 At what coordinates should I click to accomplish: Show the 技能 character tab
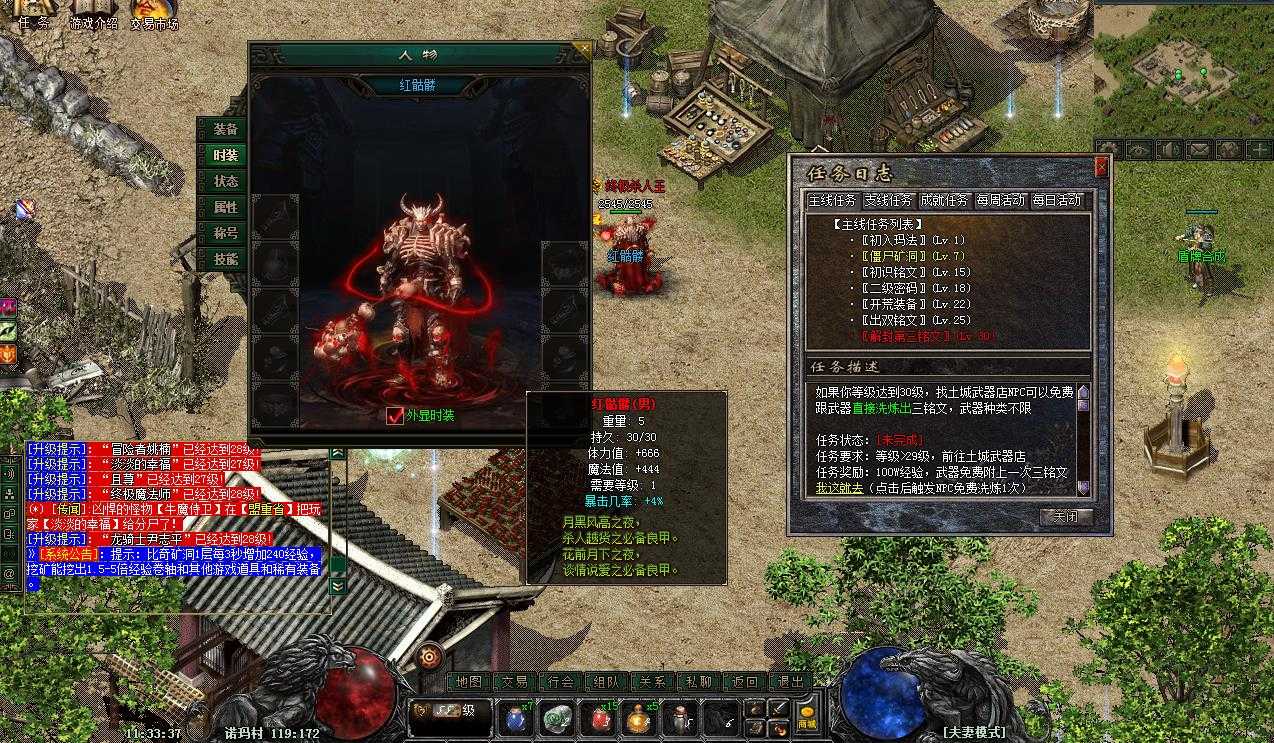coord(225,260)
